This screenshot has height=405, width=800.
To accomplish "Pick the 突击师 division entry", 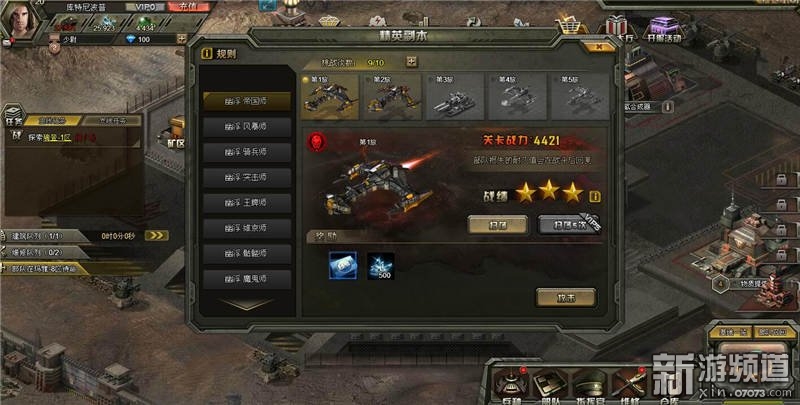I will (x=247, y=177).
